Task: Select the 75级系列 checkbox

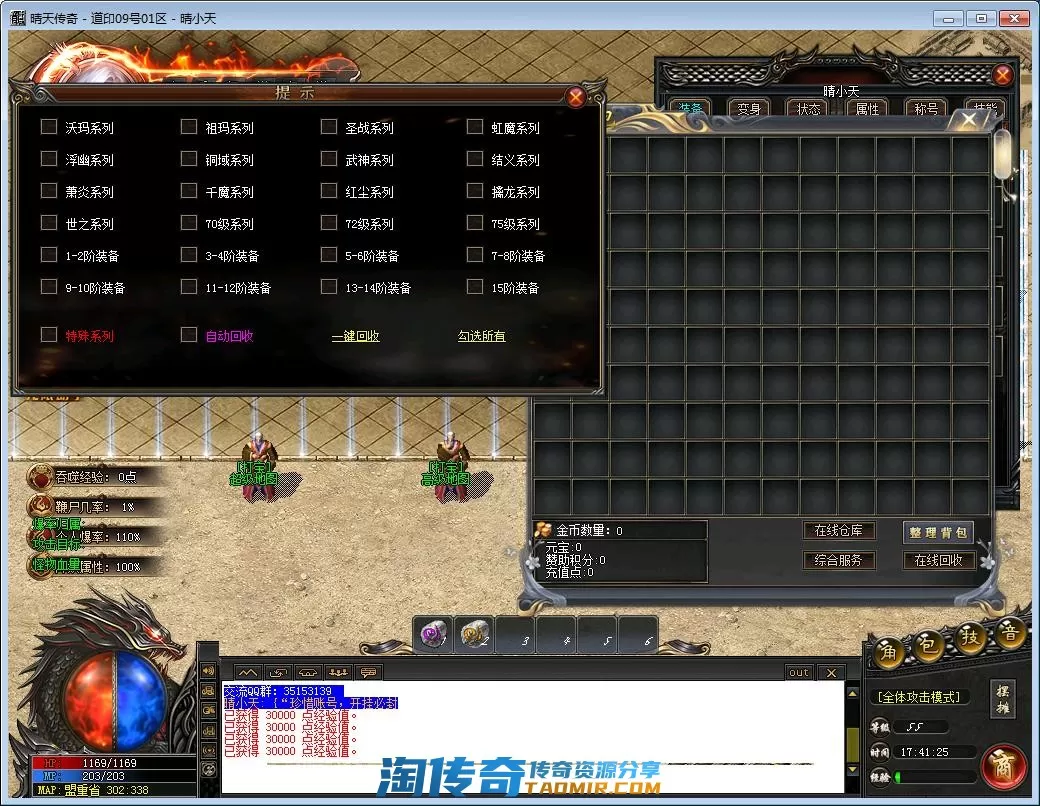Action: click(475, 223)
